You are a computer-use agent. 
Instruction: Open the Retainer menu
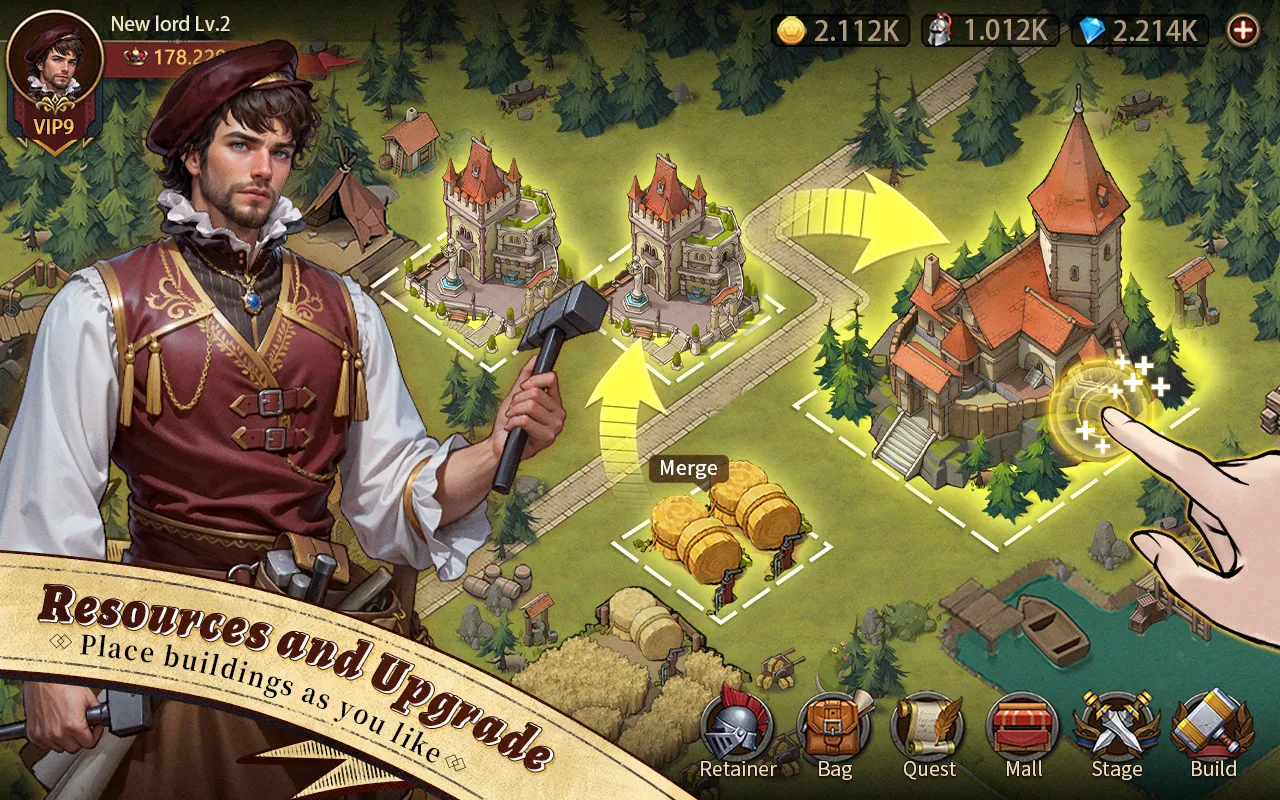point(737,728)
